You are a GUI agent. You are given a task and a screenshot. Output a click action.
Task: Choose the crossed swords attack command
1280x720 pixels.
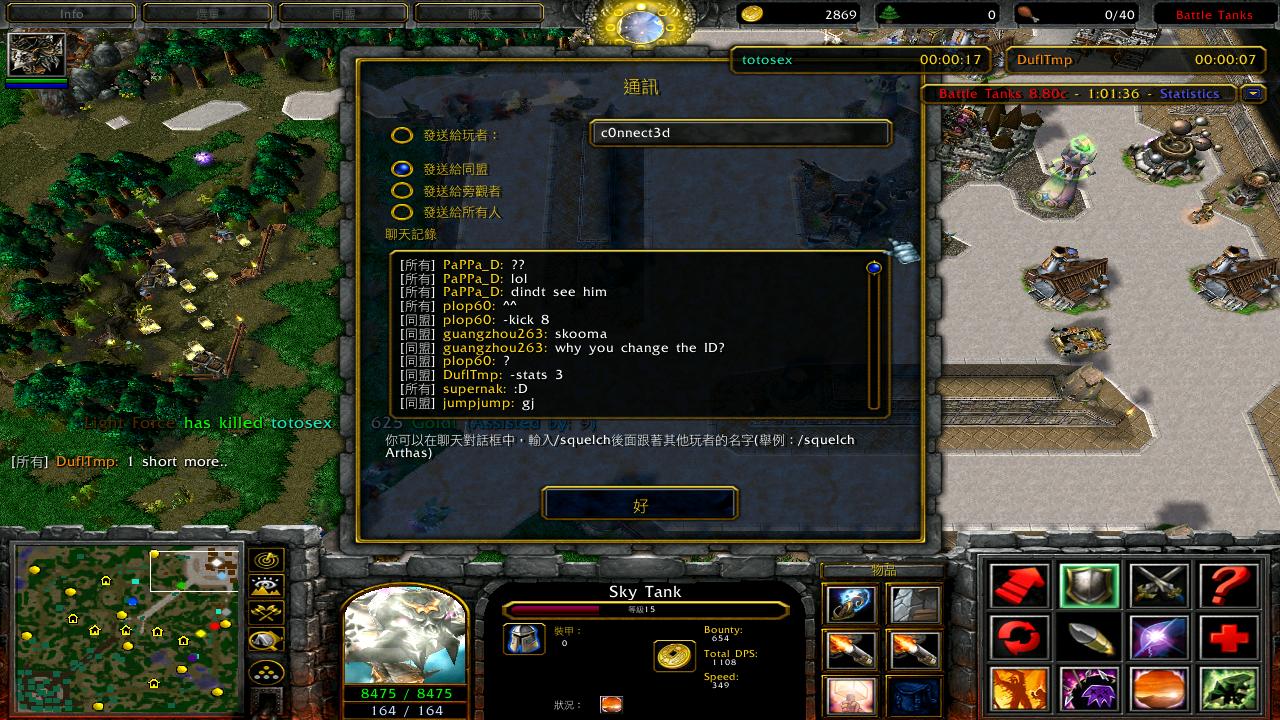click(1159, 586)
